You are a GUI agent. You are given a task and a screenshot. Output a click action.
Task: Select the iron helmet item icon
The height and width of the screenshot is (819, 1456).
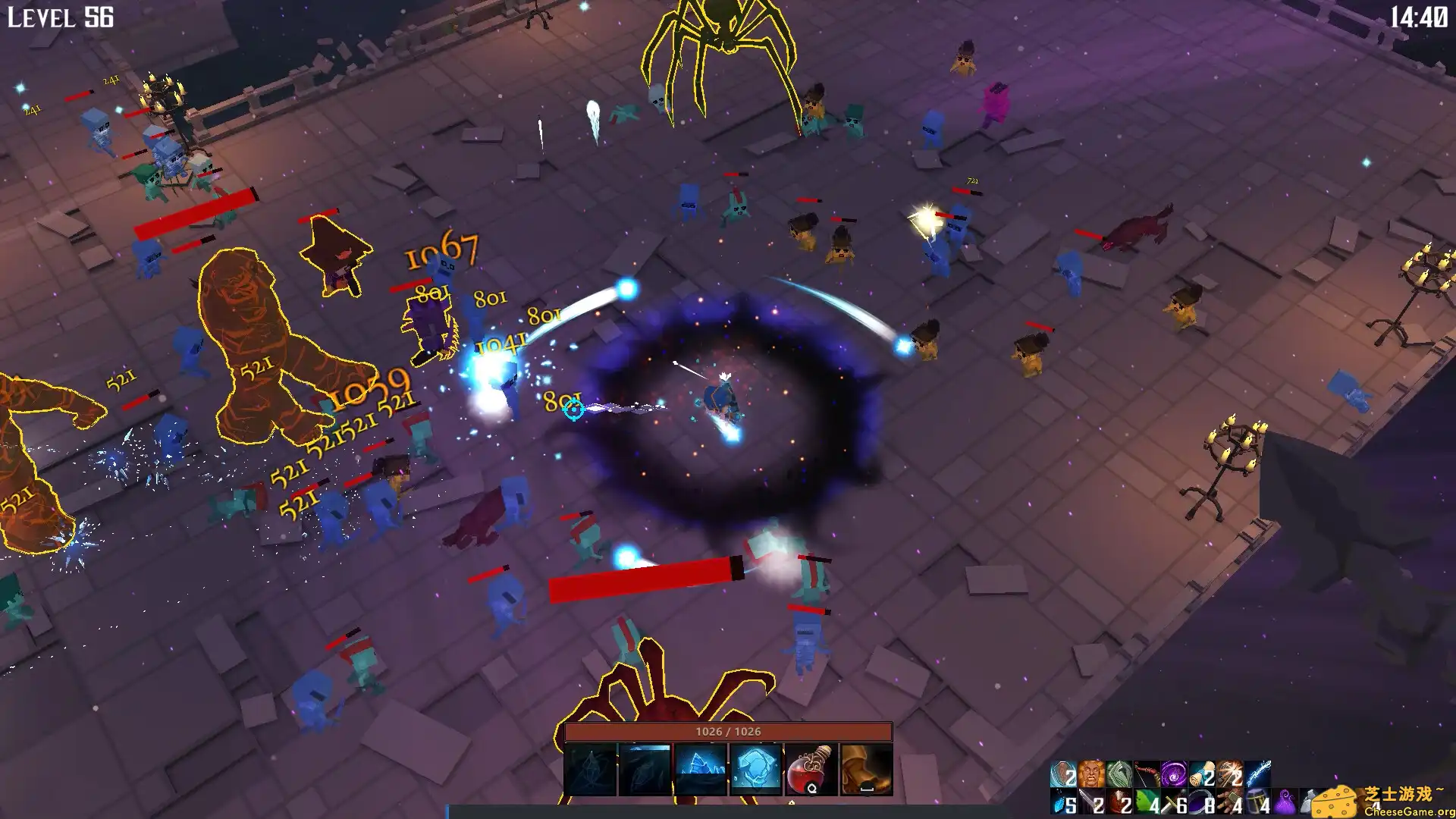[1257, 802]
